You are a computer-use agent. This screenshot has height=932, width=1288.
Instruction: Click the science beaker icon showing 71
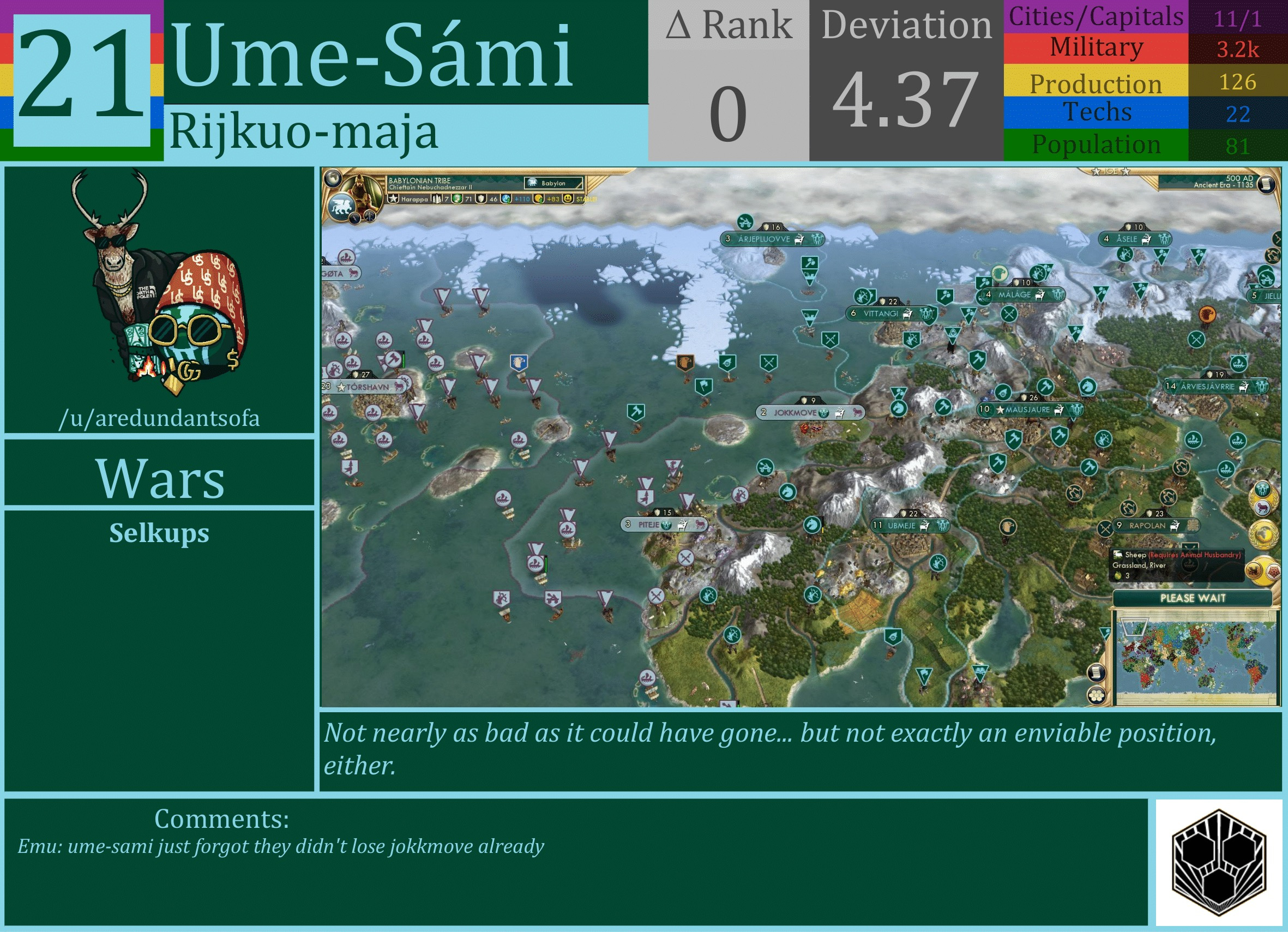(458, 200)
